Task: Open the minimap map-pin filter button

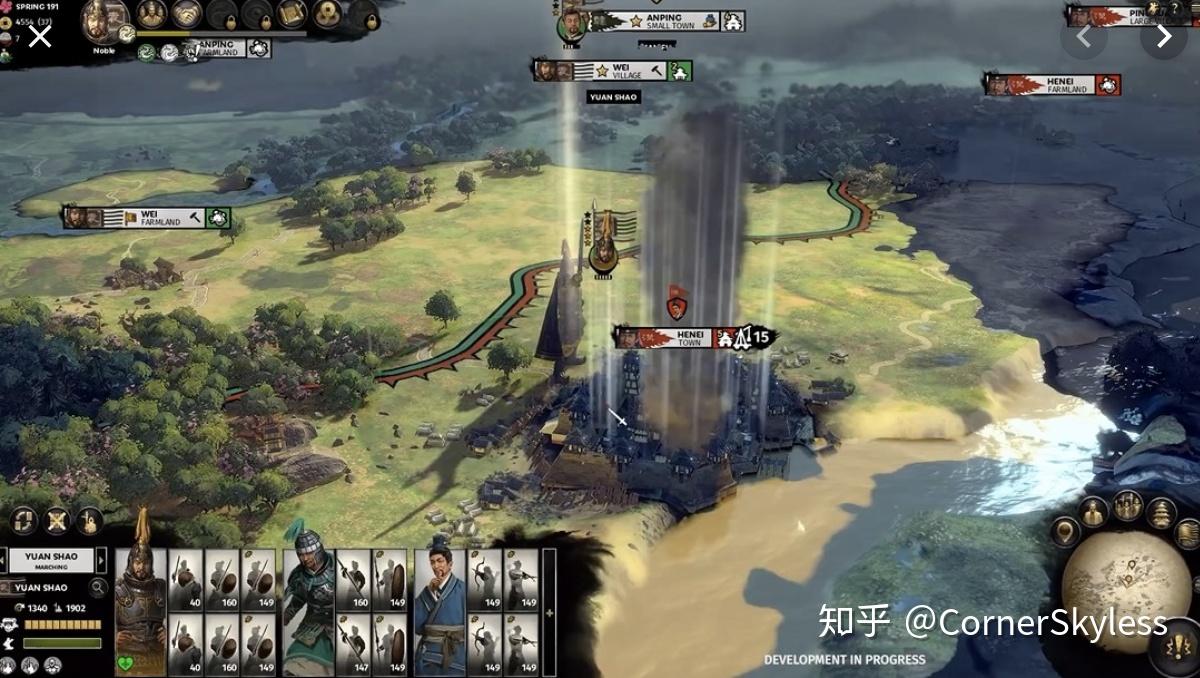Action: coord(1065,531)
